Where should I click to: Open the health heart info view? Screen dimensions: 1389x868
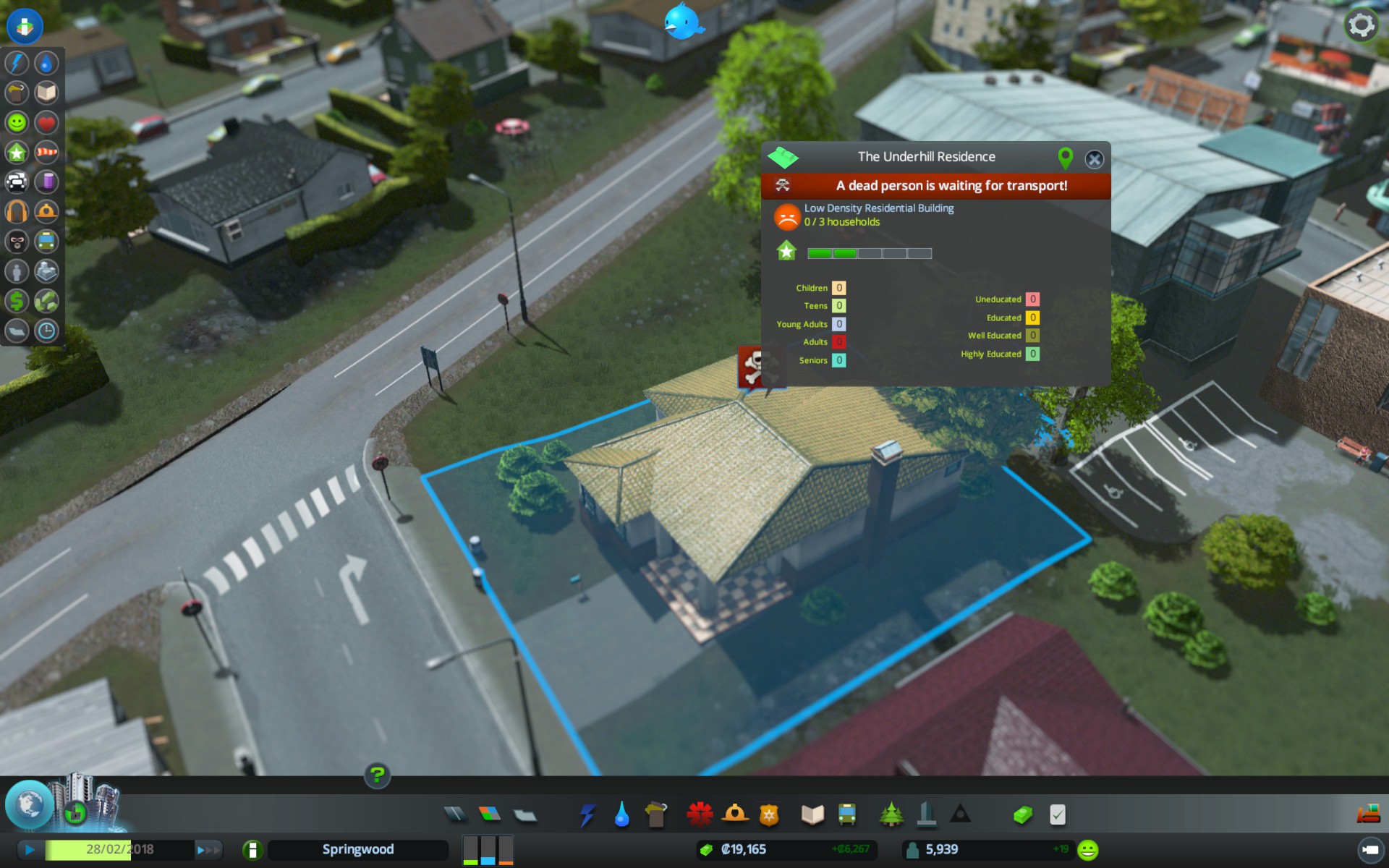click(x=46, y=122)
